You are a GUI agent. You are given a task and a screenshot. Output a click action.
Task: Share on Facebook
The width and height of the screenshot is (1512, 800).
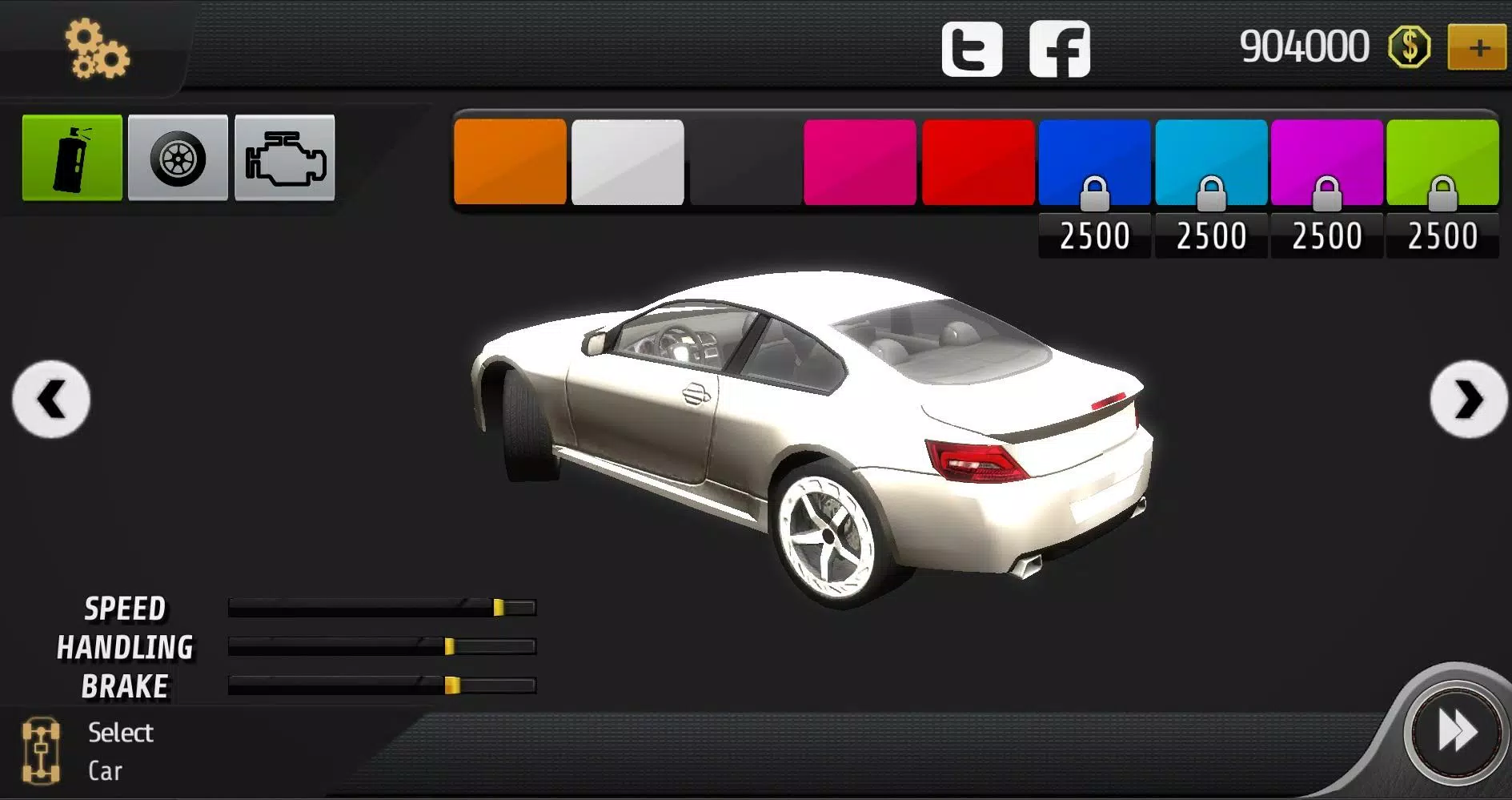click(x=1061, y=48)
